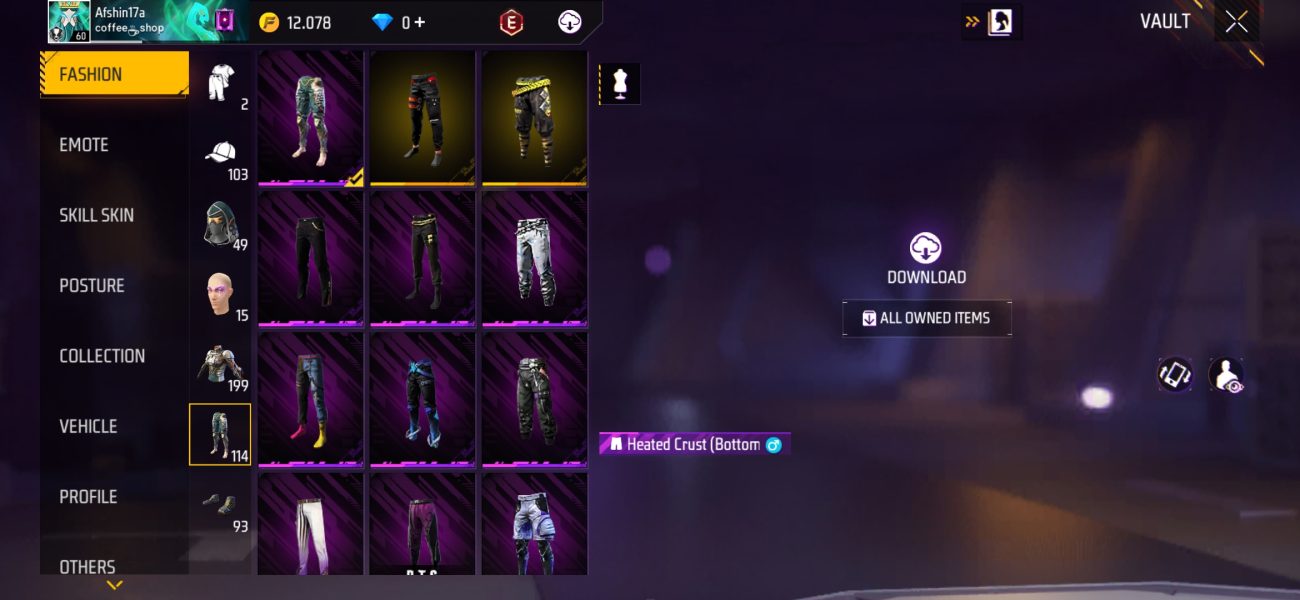
Task: Select the Fashion tab
Action: [91, 75]
